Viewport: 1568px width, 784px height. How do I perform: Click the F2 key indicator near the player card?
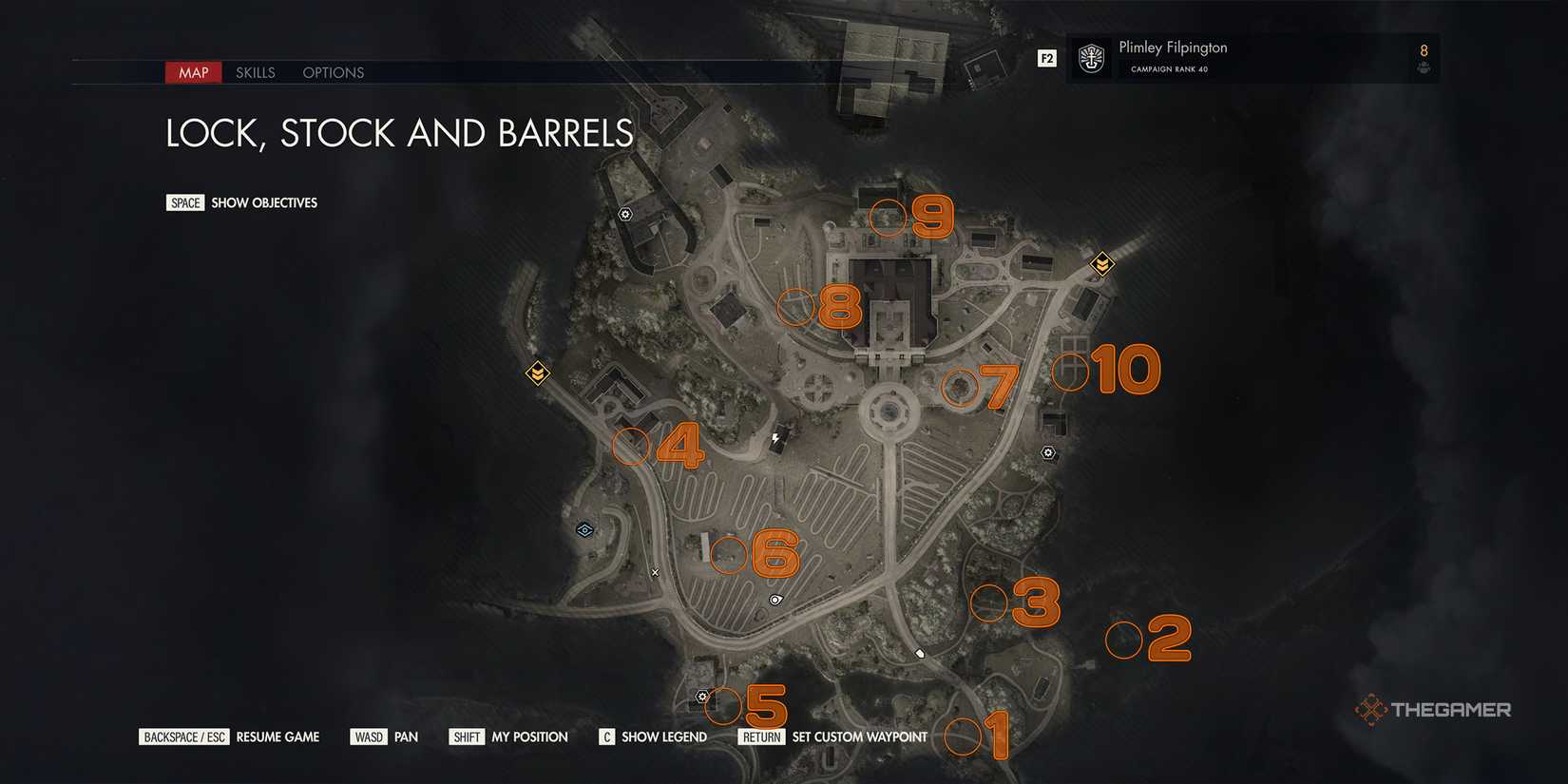[x=1046, y=57]
